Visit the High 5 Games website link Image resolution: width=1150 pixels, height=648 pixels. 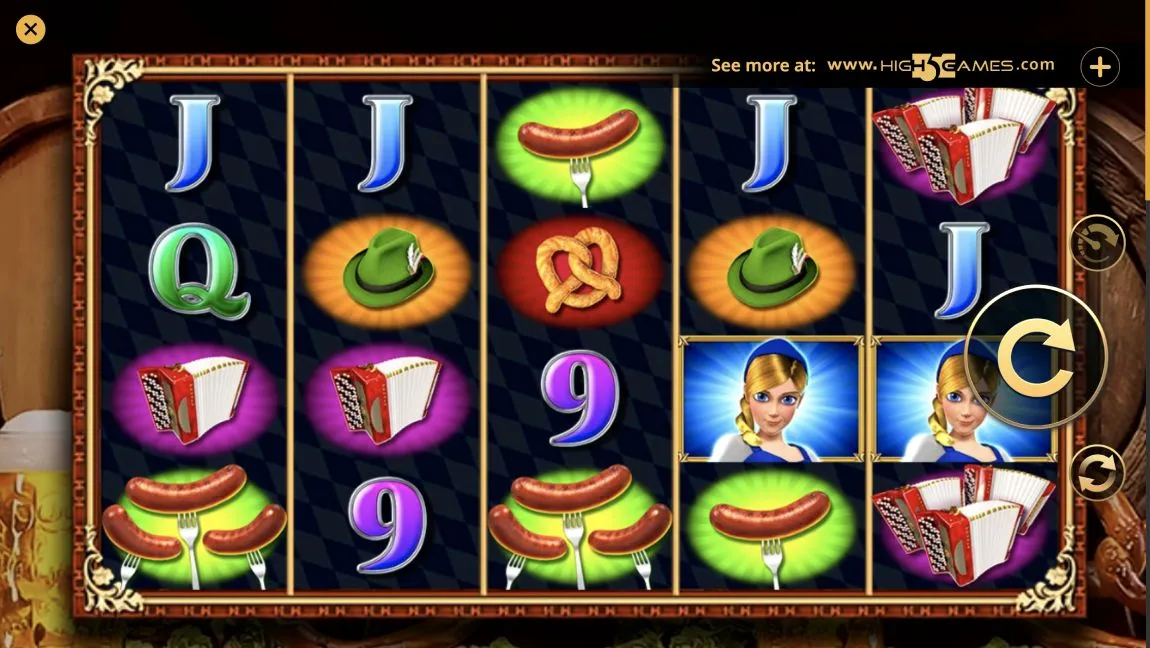pos(940,66)
